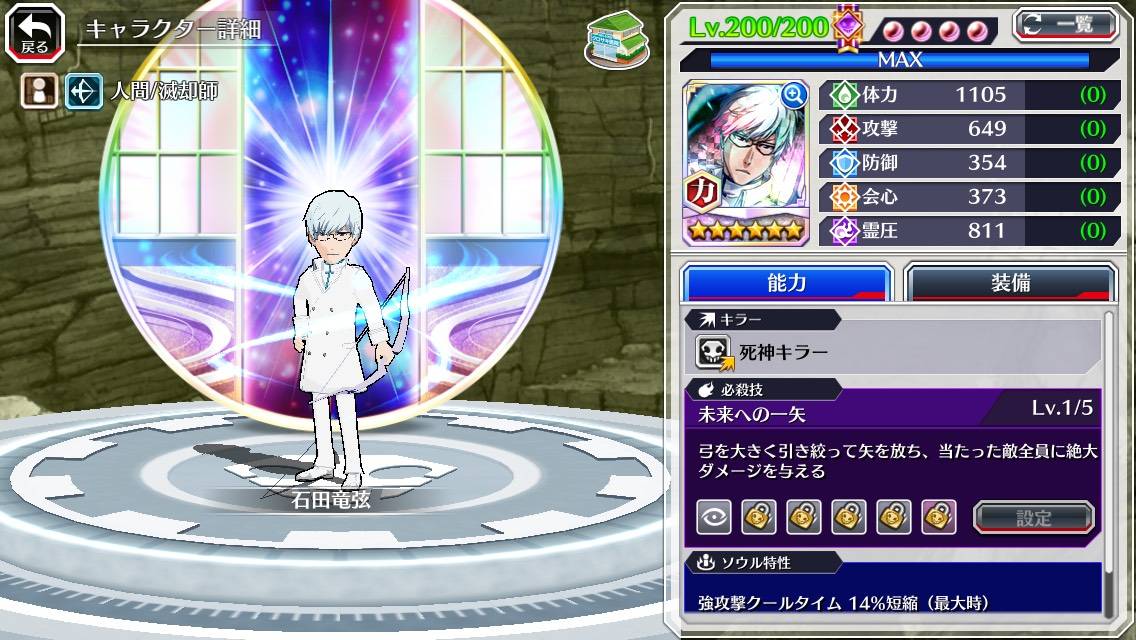
Task: Select the crosshair affiliation icon
Action: click(x=82, y=92)
